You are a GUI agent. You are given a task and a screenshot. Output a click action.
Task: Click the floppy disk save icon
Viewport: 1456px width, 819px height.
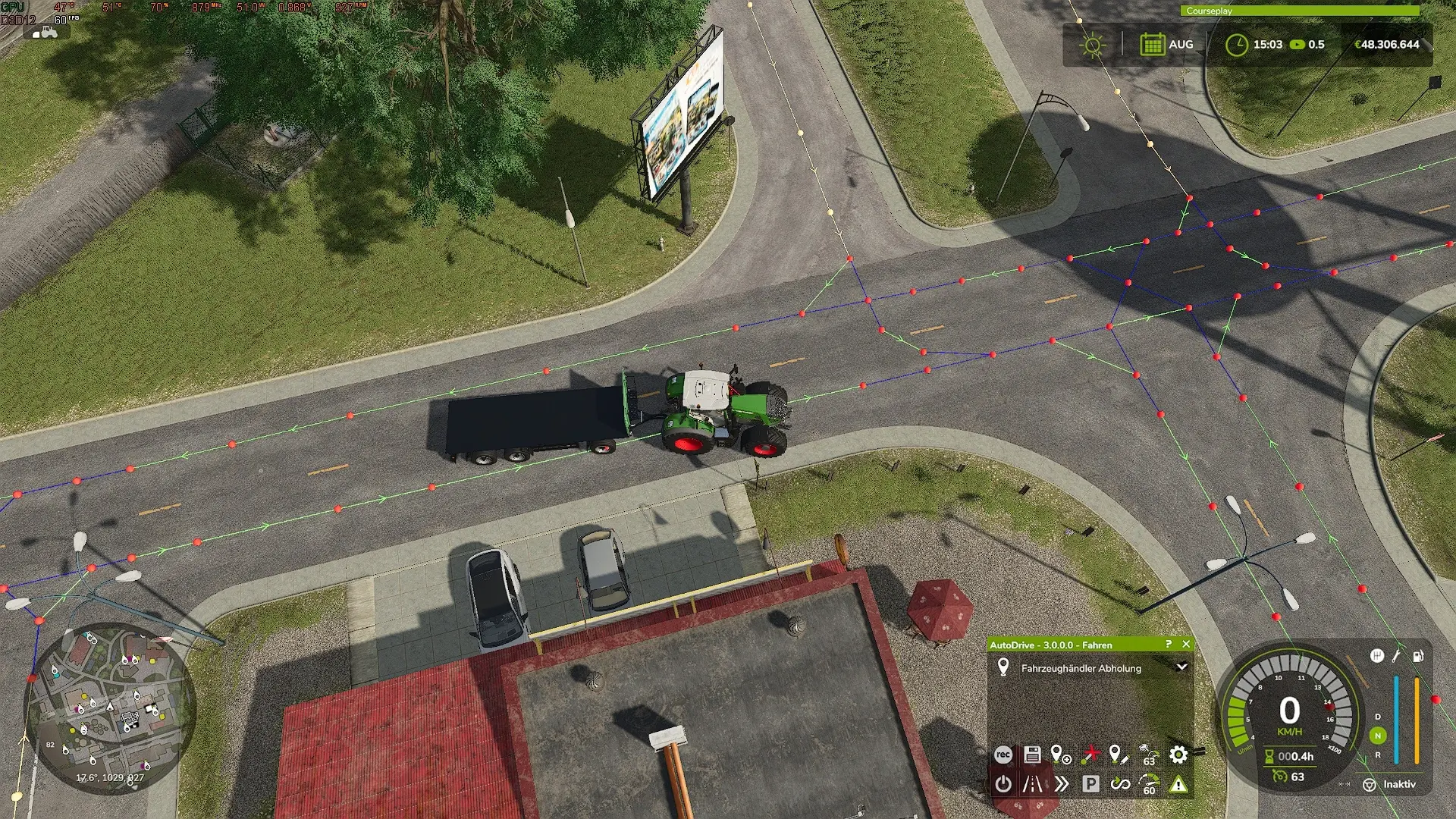coord(1032,755)
